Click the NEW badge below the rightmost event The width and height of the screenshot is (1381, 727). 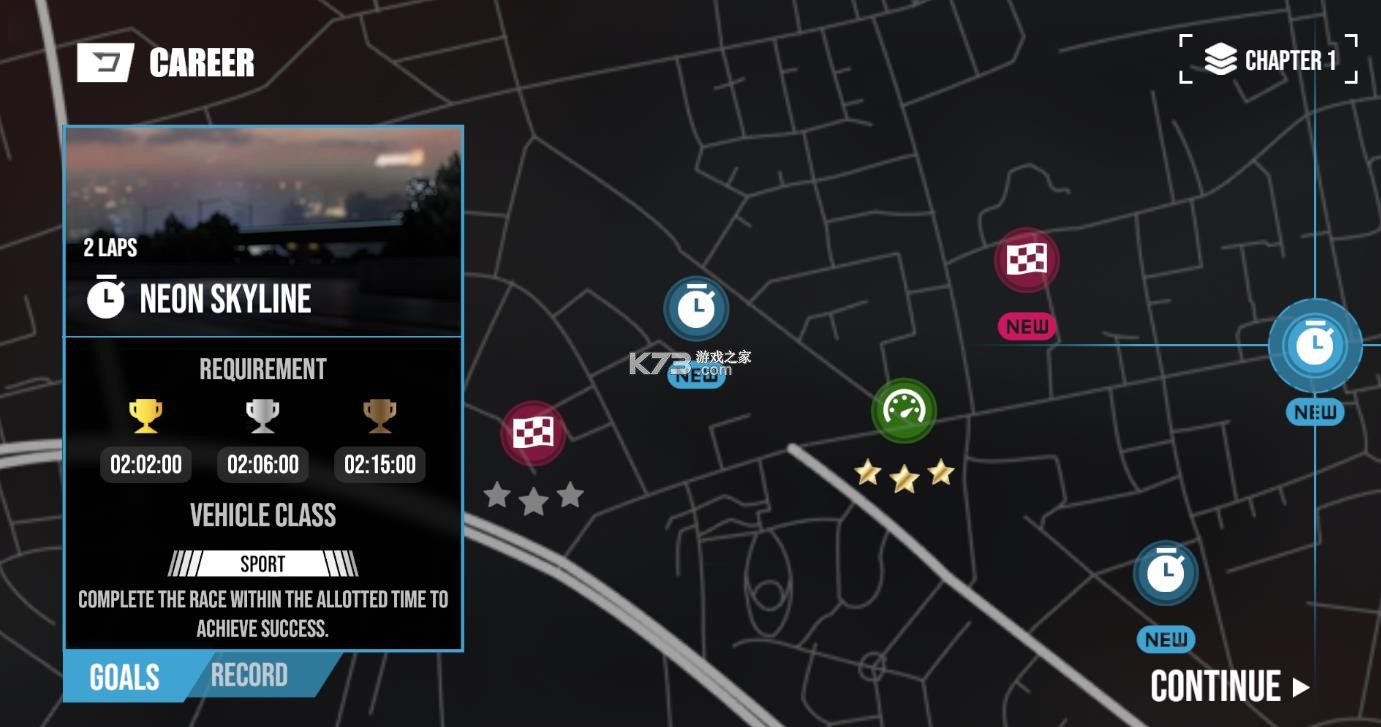point(1313,411)
